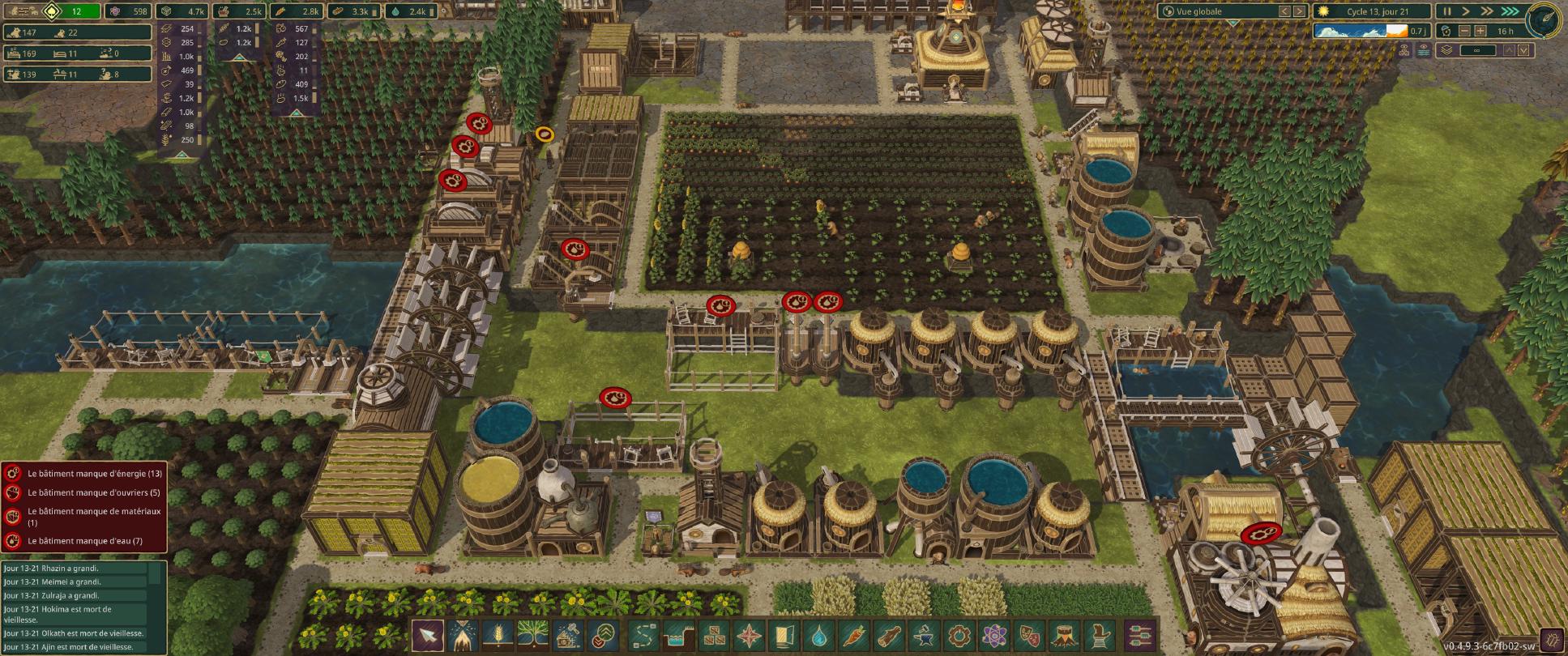The width and height of the screenshot is (1568, 656).
Task: Pause the game speed
Action: tap(1447, 11)
